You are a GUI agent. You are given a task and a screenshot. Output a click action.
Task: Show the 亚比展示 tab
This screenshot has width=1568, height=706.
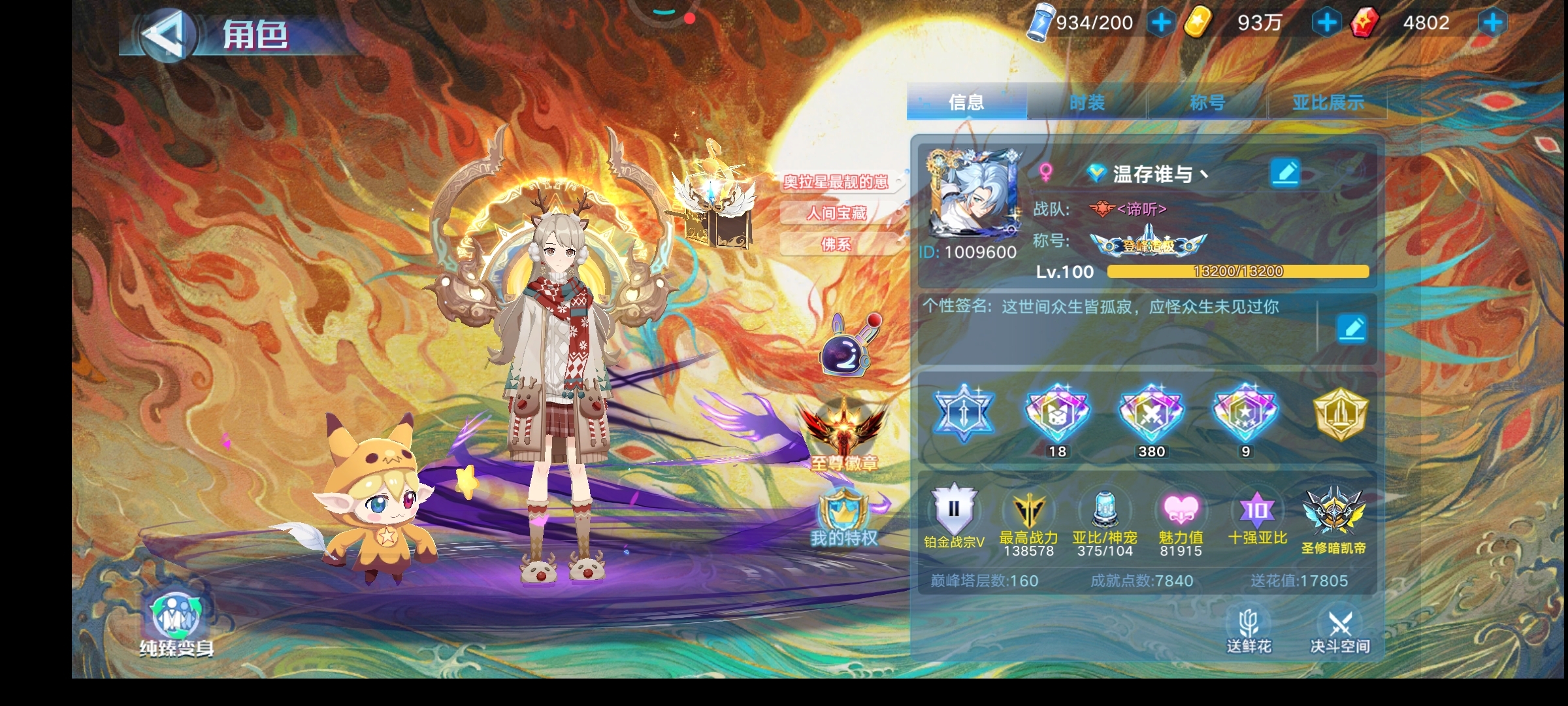click(1328, 103)
